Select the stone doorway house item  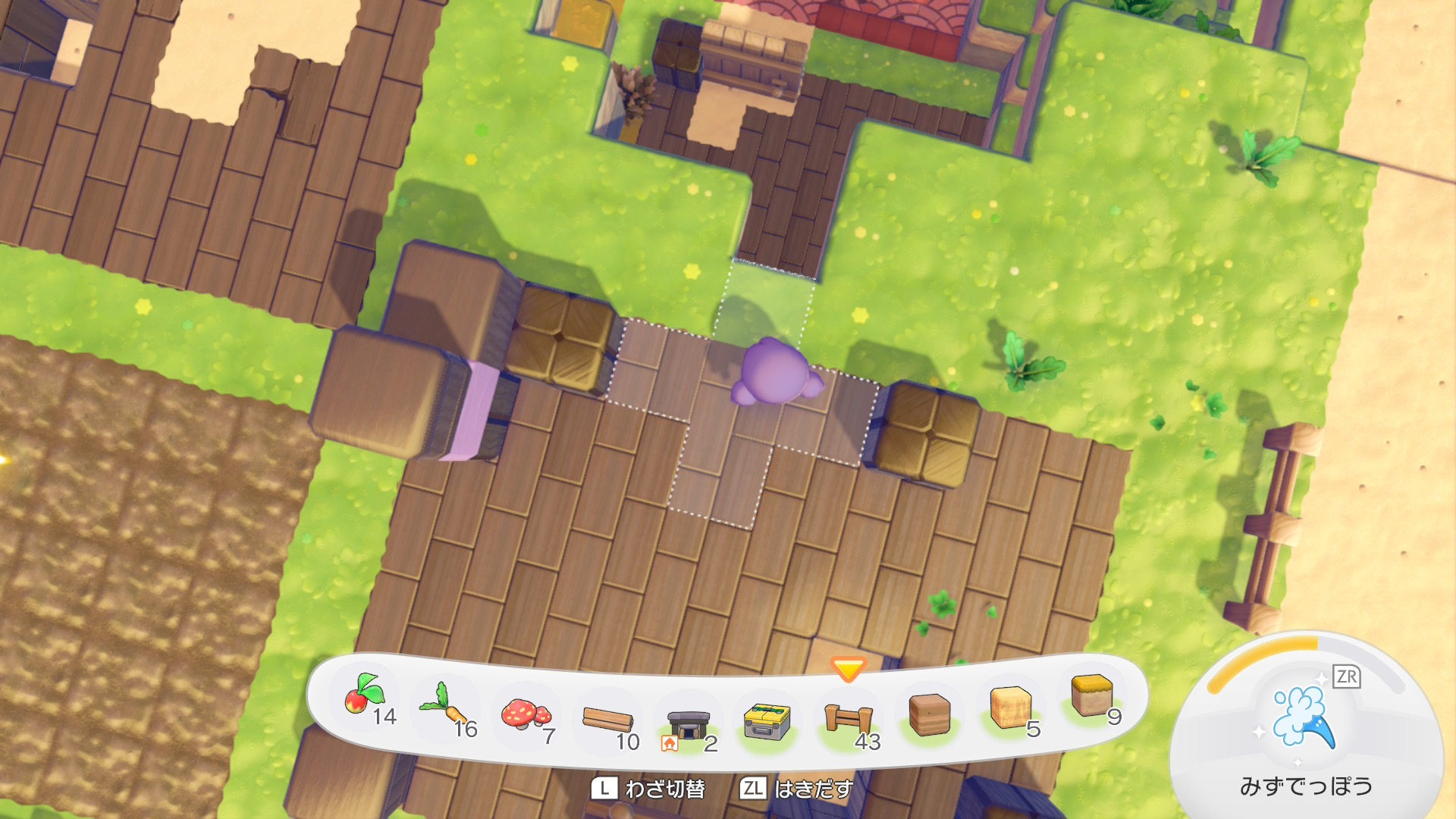(688, 725)
